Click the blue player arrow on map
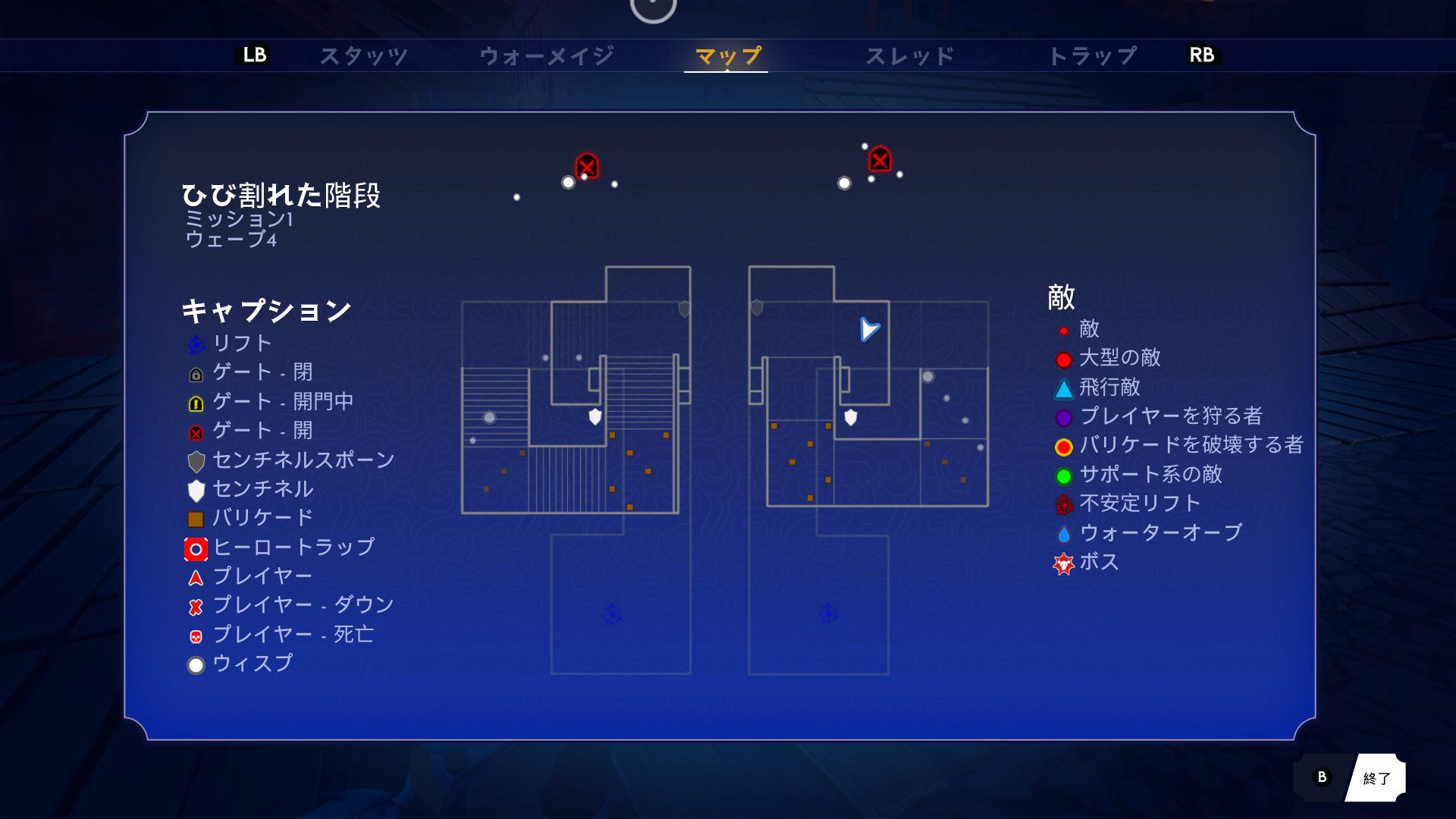This screenshot has height=819, width=1456. [x=869, y=329]
